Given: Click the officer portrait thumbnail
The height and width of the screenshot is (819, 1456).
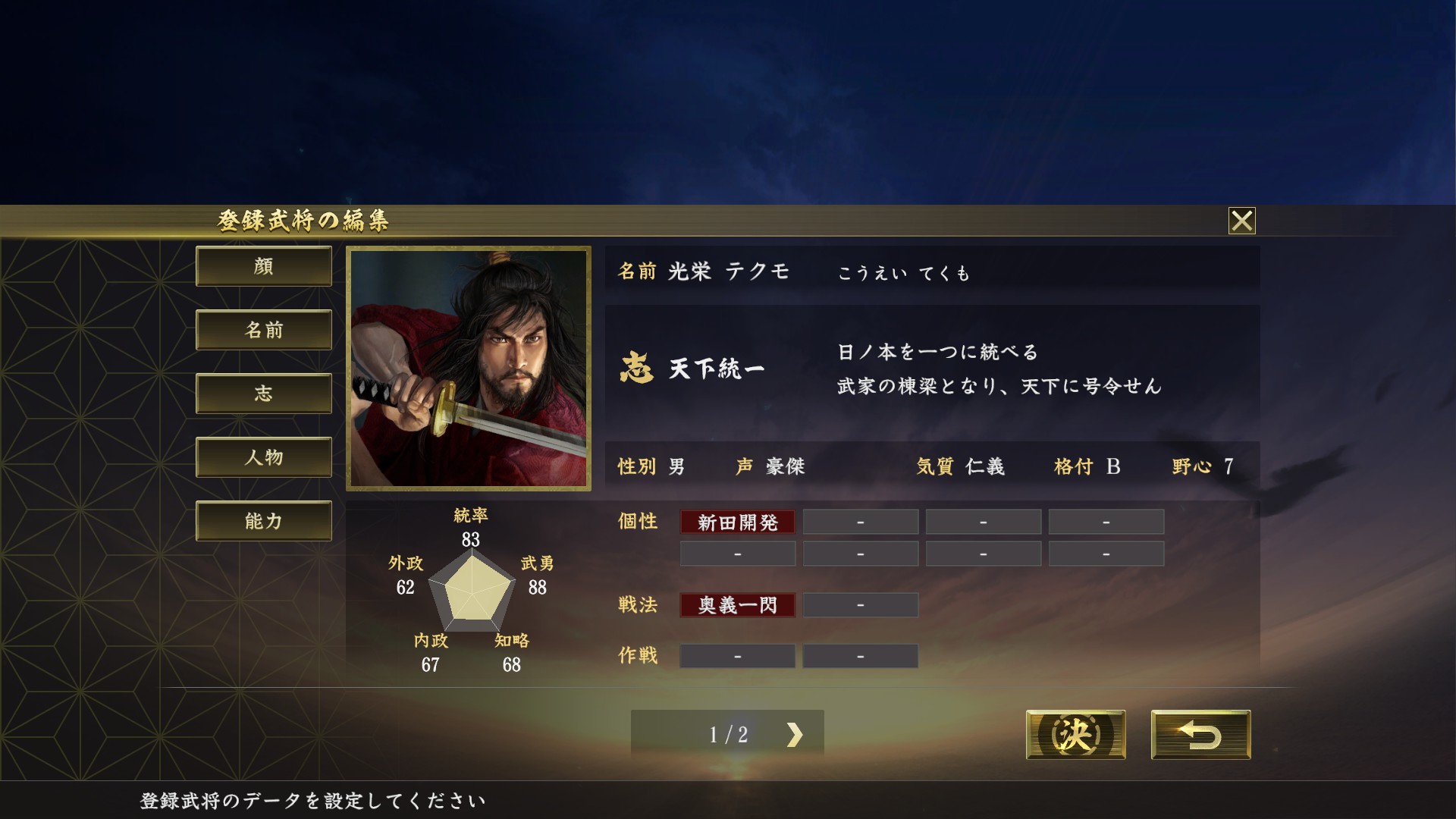Looking at the screenshot, I should tap(470, 369).
